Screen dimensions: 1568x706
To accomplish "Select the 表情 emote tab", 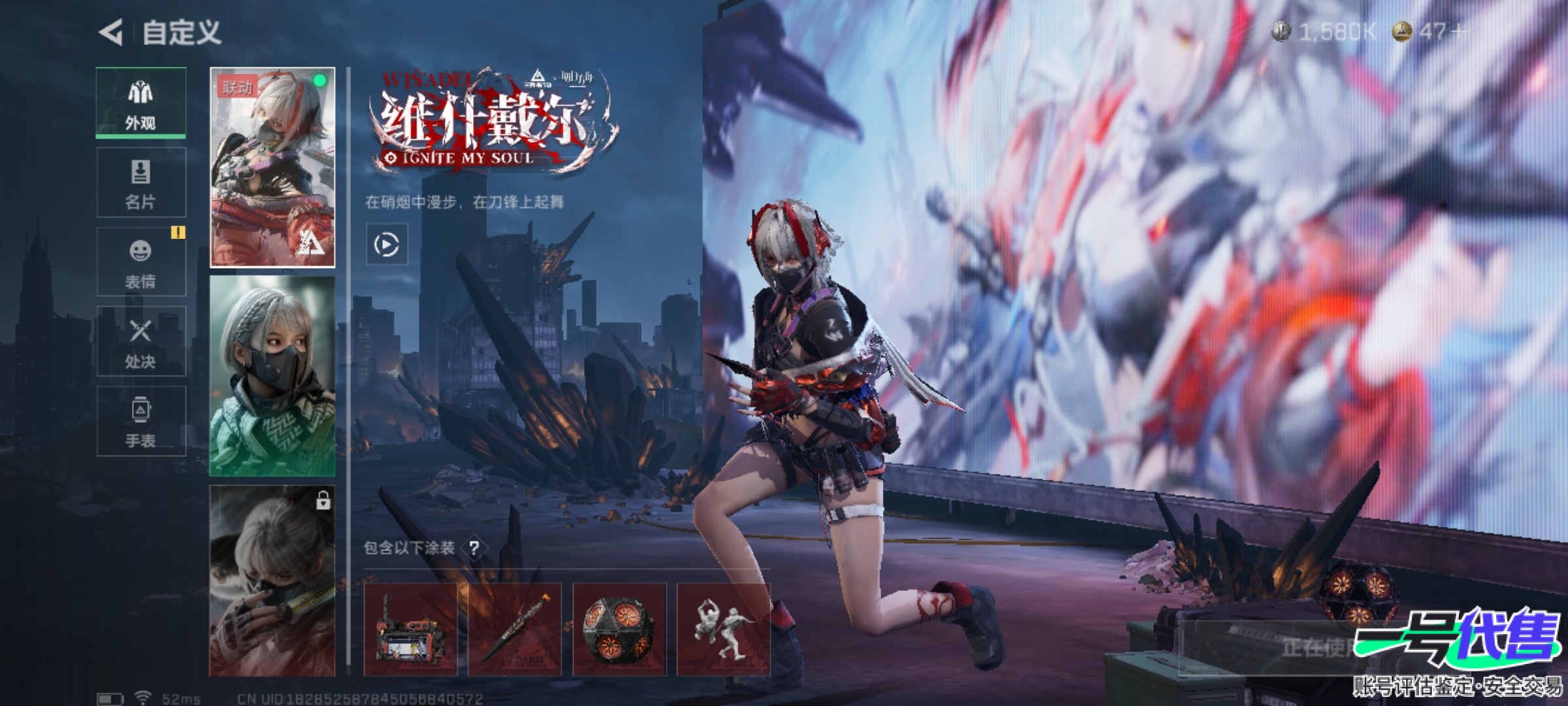I will (x=141, y=262).
